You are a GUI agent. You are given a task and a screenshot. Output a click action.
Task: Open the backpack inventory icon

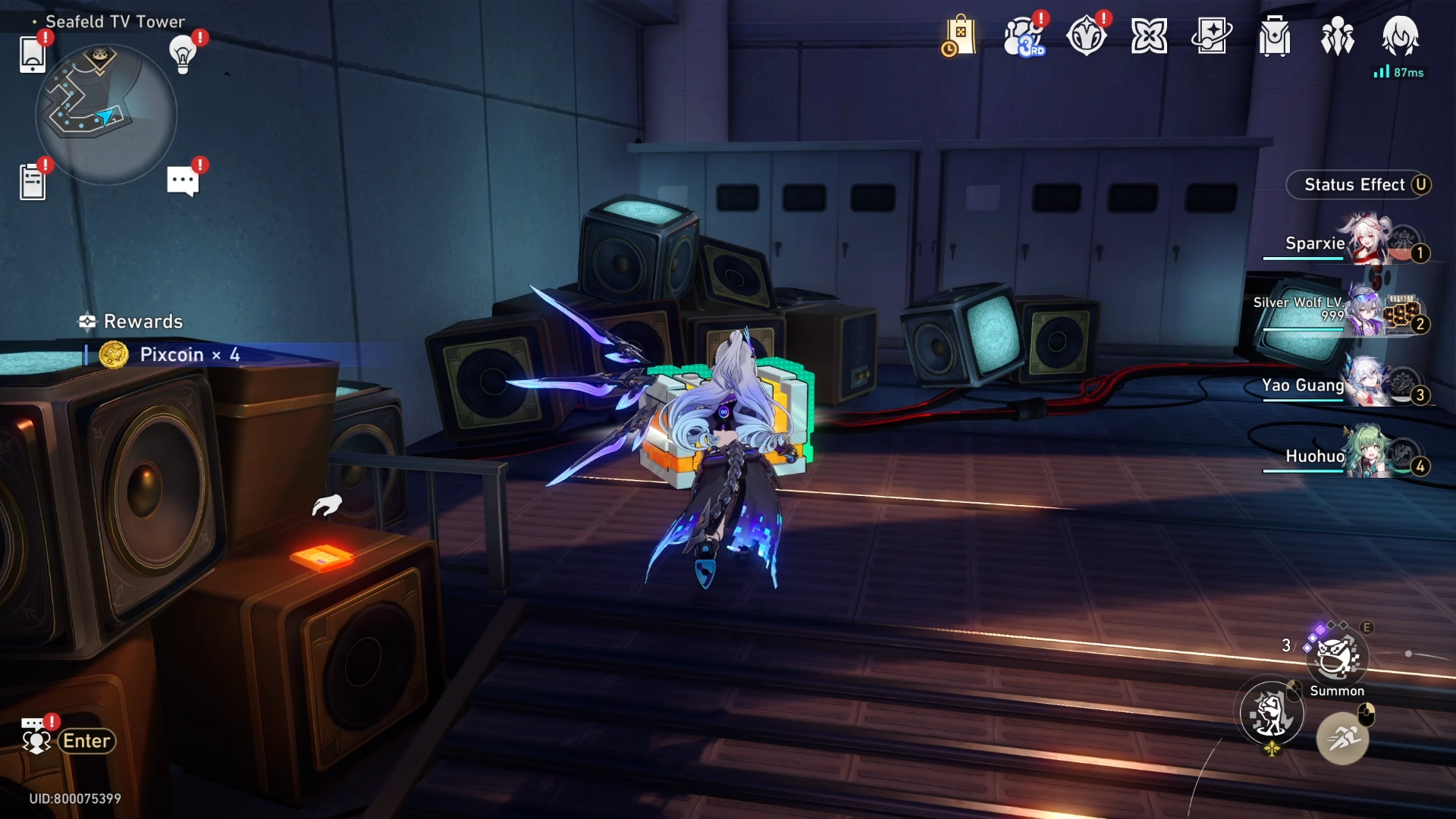click(x=1275, y=36)
